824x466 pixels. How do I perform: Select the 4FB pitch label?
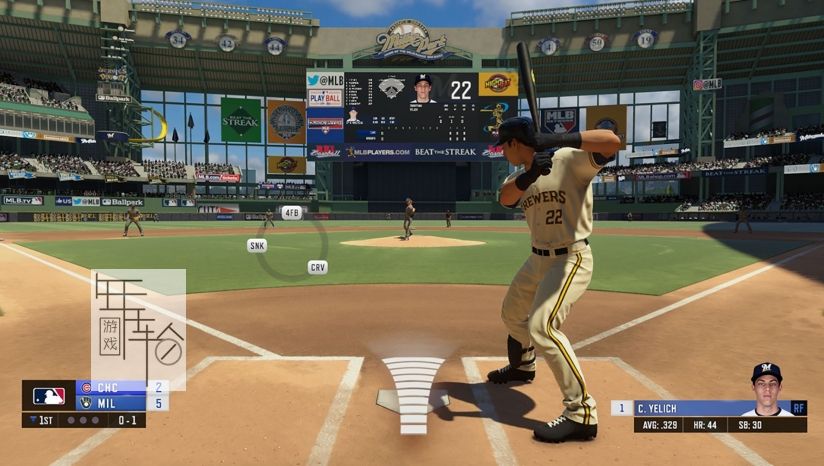click(291, 213)
